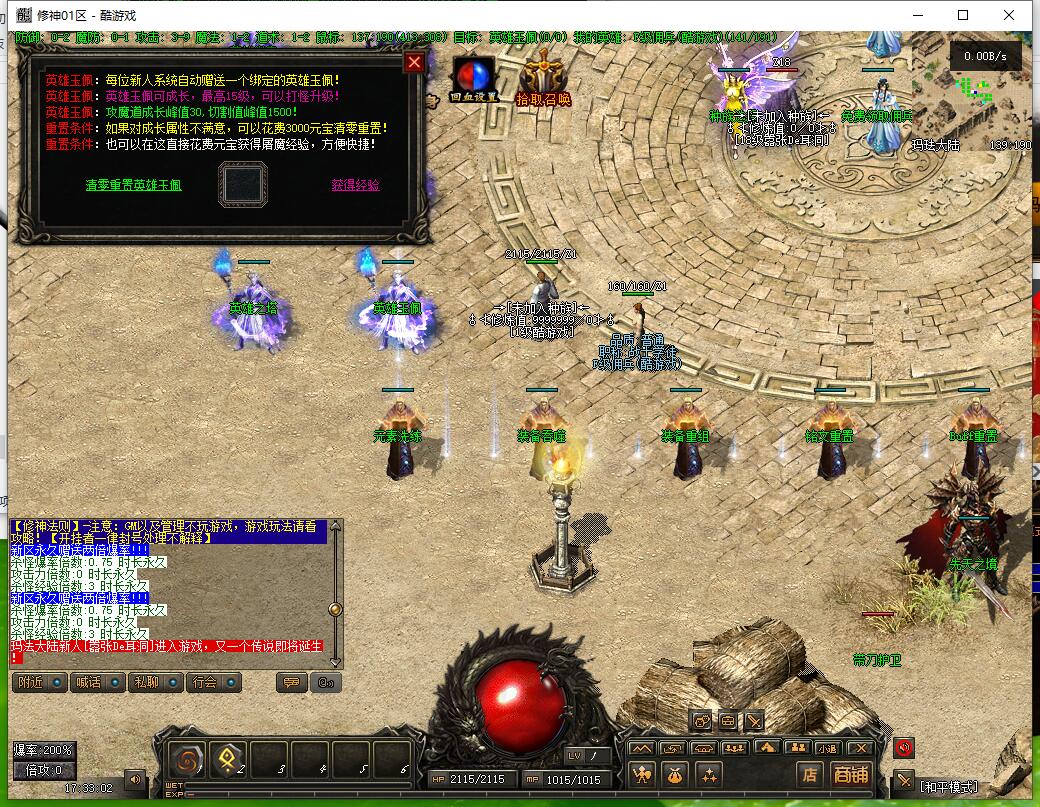Switch the 和平模式 attack mode sword icon
This screenshot has height=807, width=1040.
click(x=904, y=780)
